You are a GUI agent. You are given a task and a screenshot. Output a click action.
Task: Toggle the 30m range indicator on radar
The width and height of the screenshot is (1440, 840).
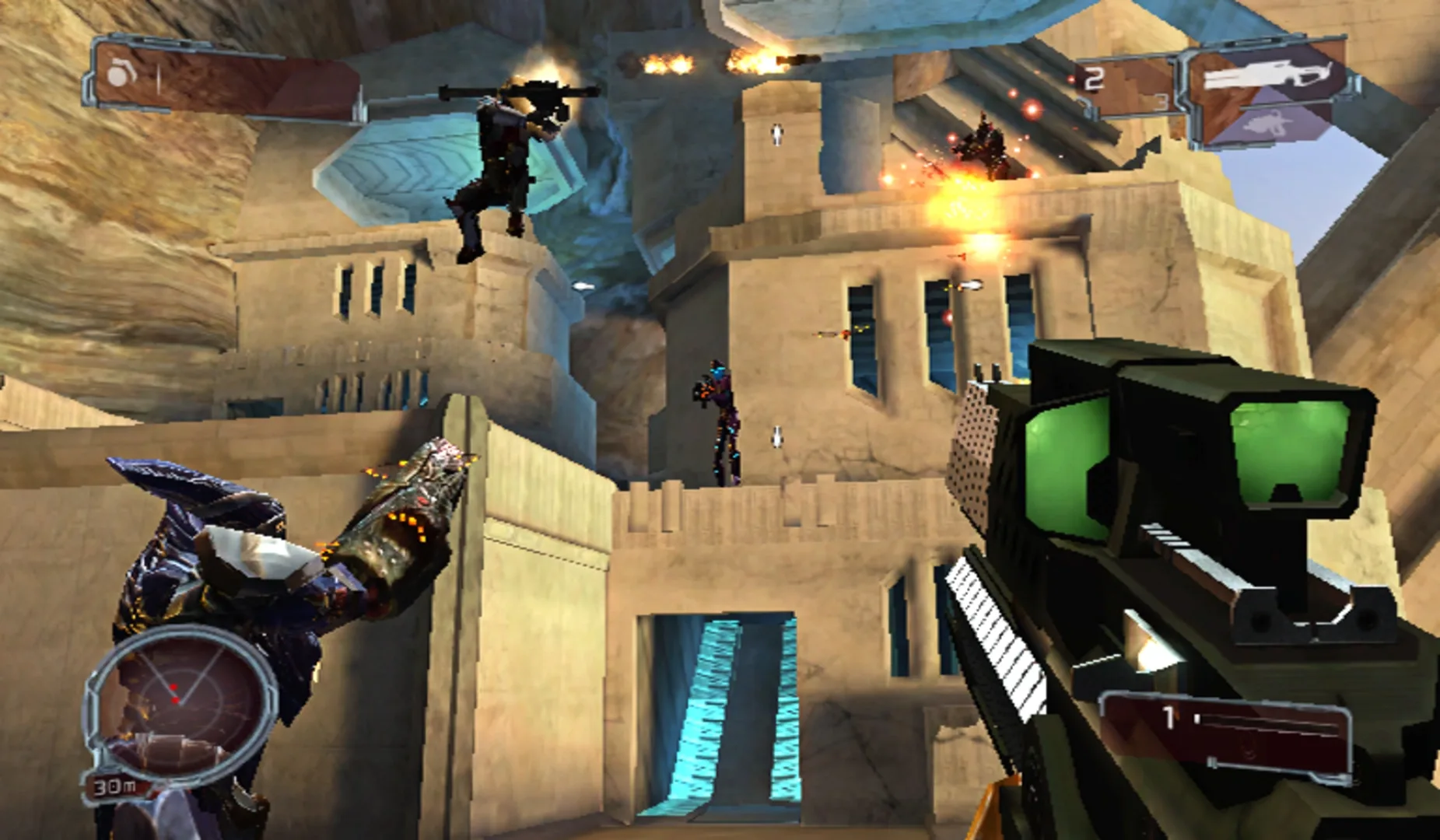click(x=115, y=786)
